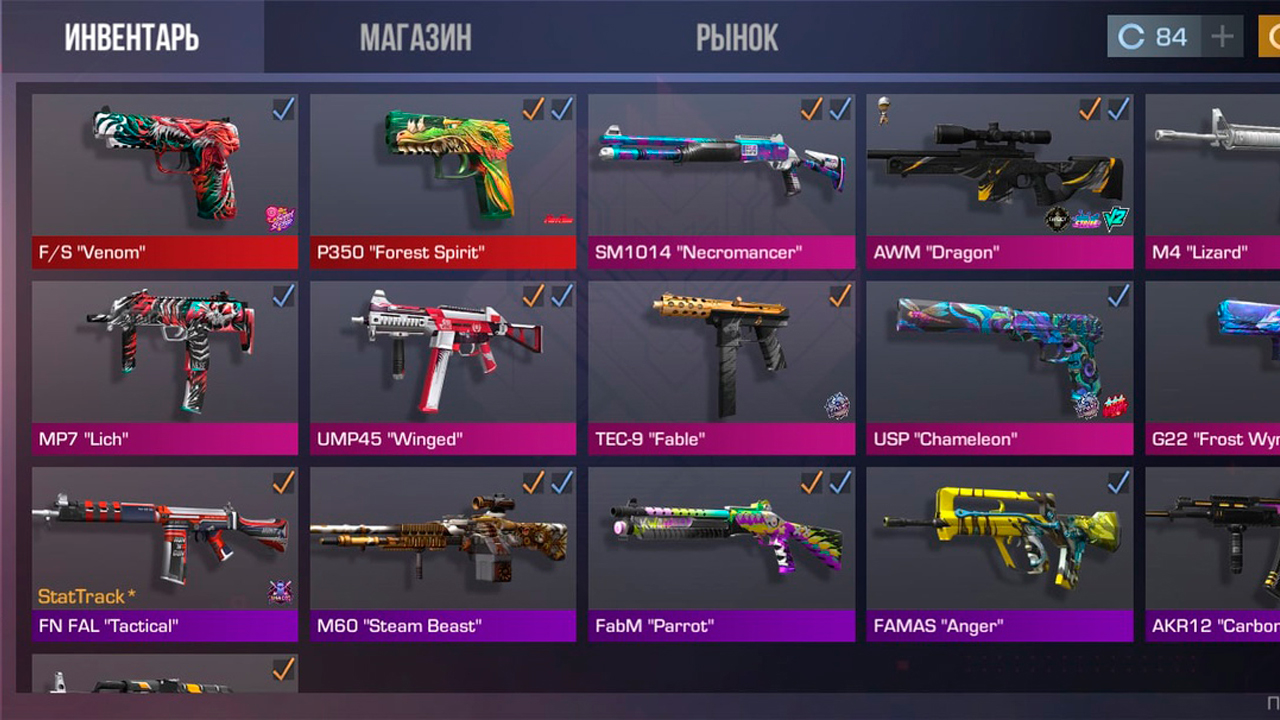The image size is (1280, 720).
Task: Select the FAMAS "Anger" rifle
Action: click(999, 553)
